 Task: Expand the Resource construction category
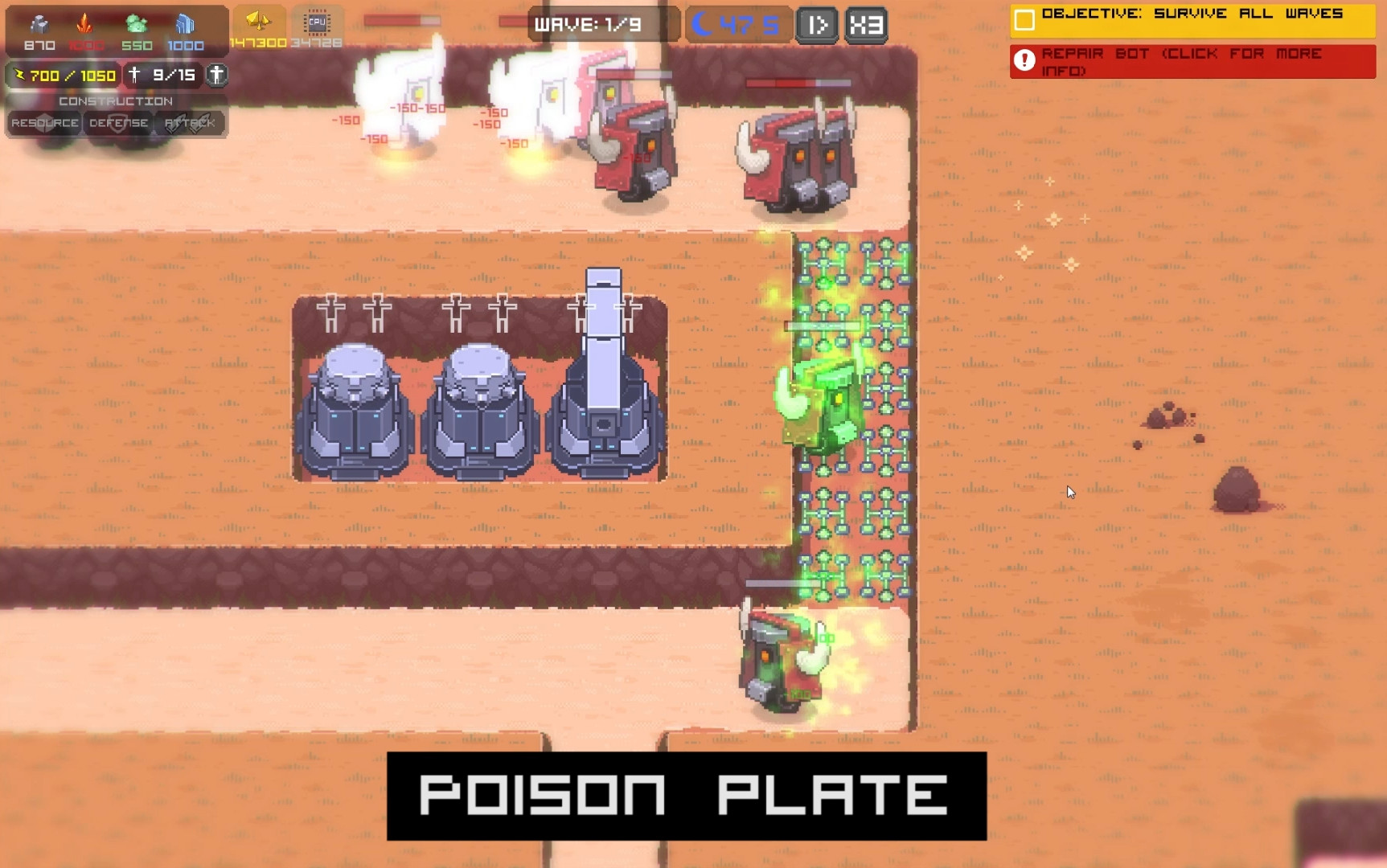point(45,122)
